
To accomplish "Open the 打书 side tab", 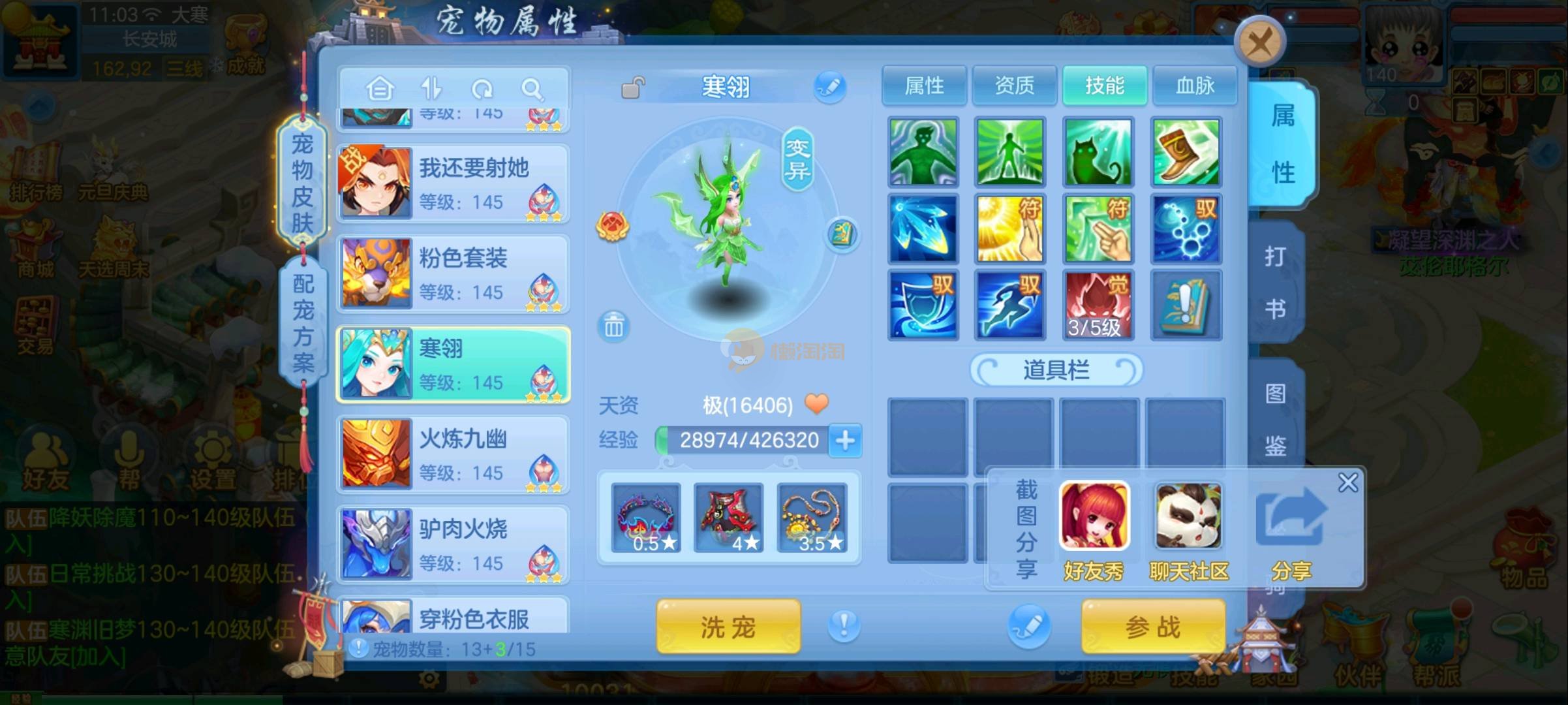I will click(x=1275, y=282).
